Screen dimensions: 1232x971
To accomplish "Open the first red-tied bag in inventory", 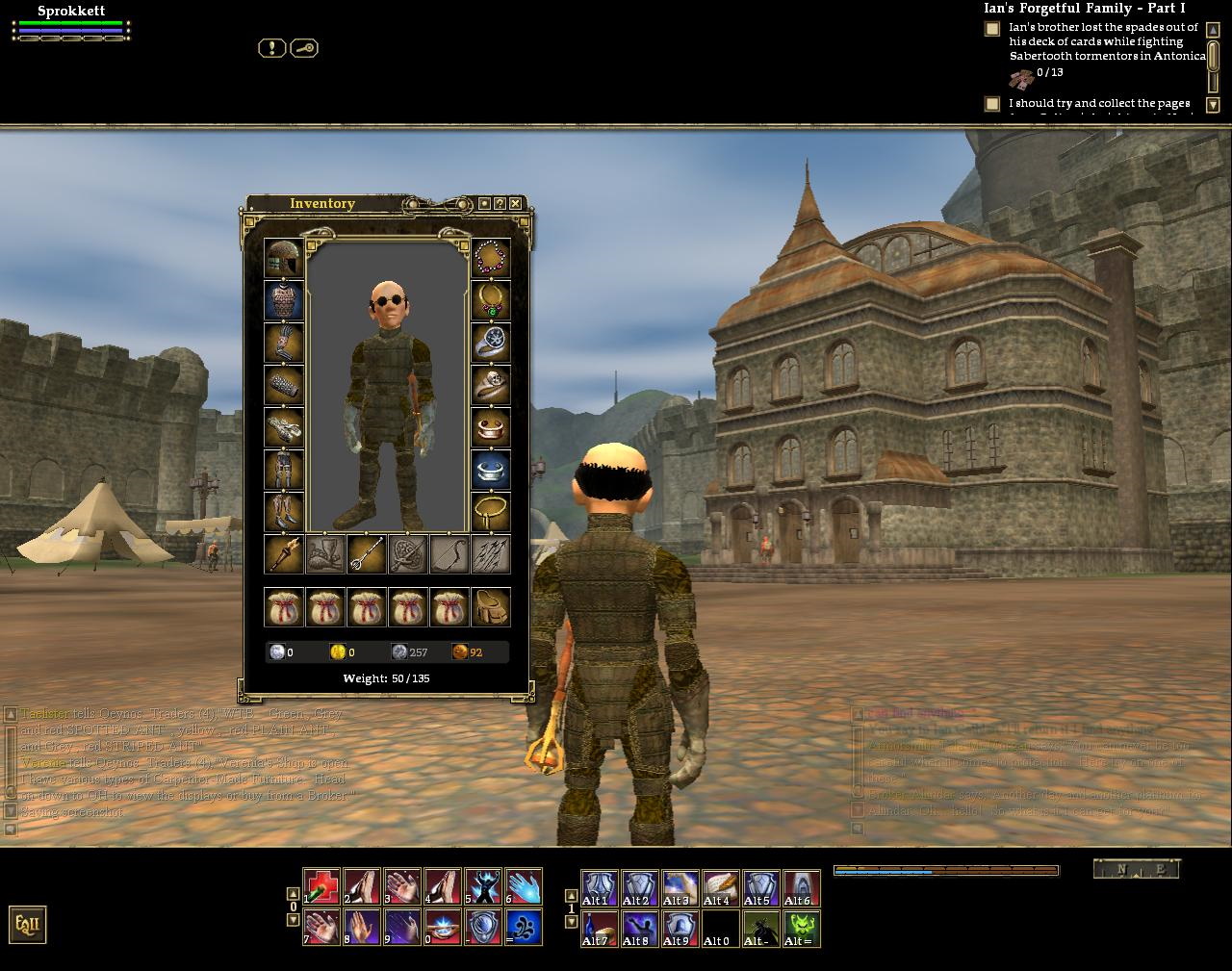I will pos(285,606).
